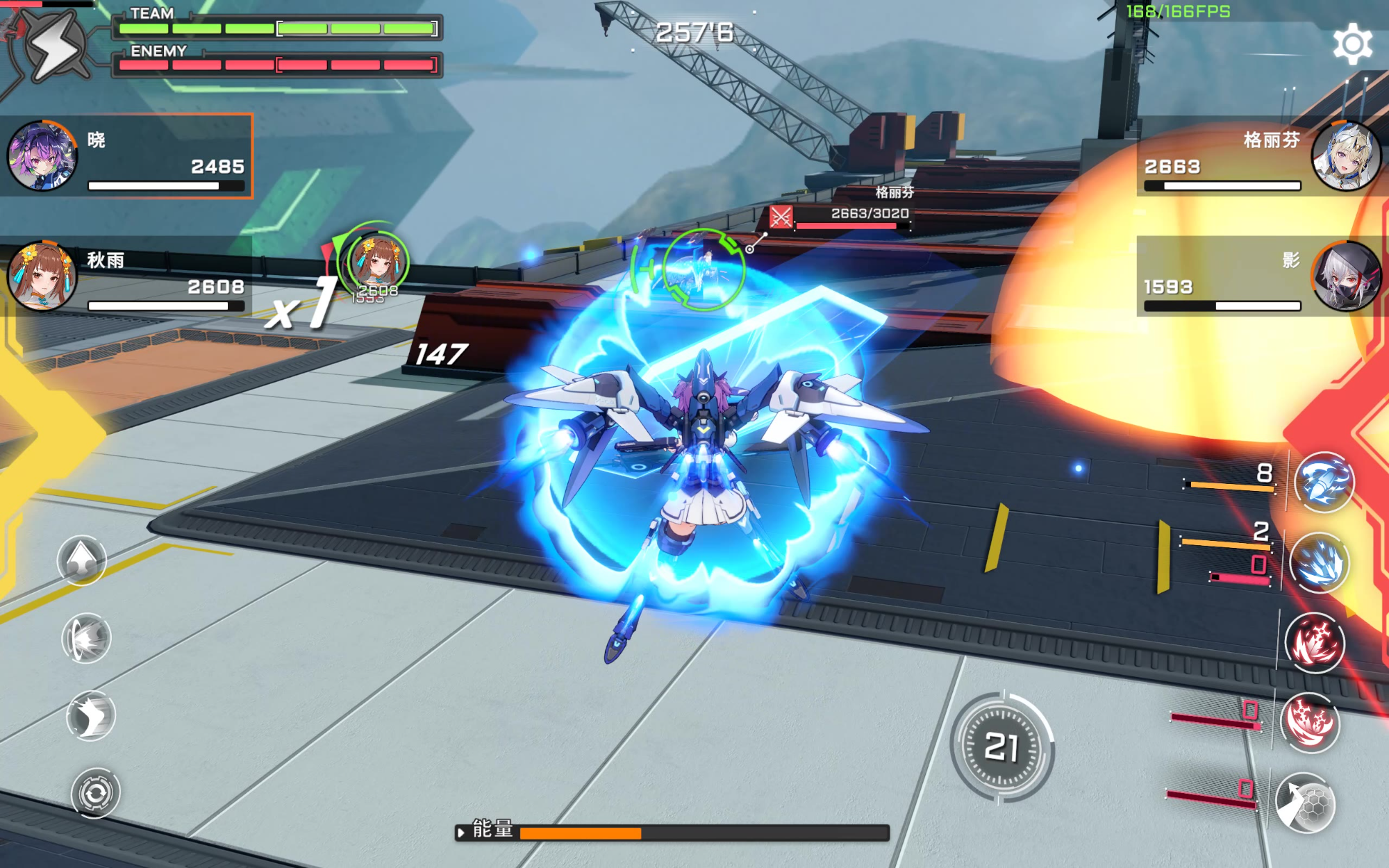
Task: Select teammate 秋雨 portrait
Action: point(42,276)
